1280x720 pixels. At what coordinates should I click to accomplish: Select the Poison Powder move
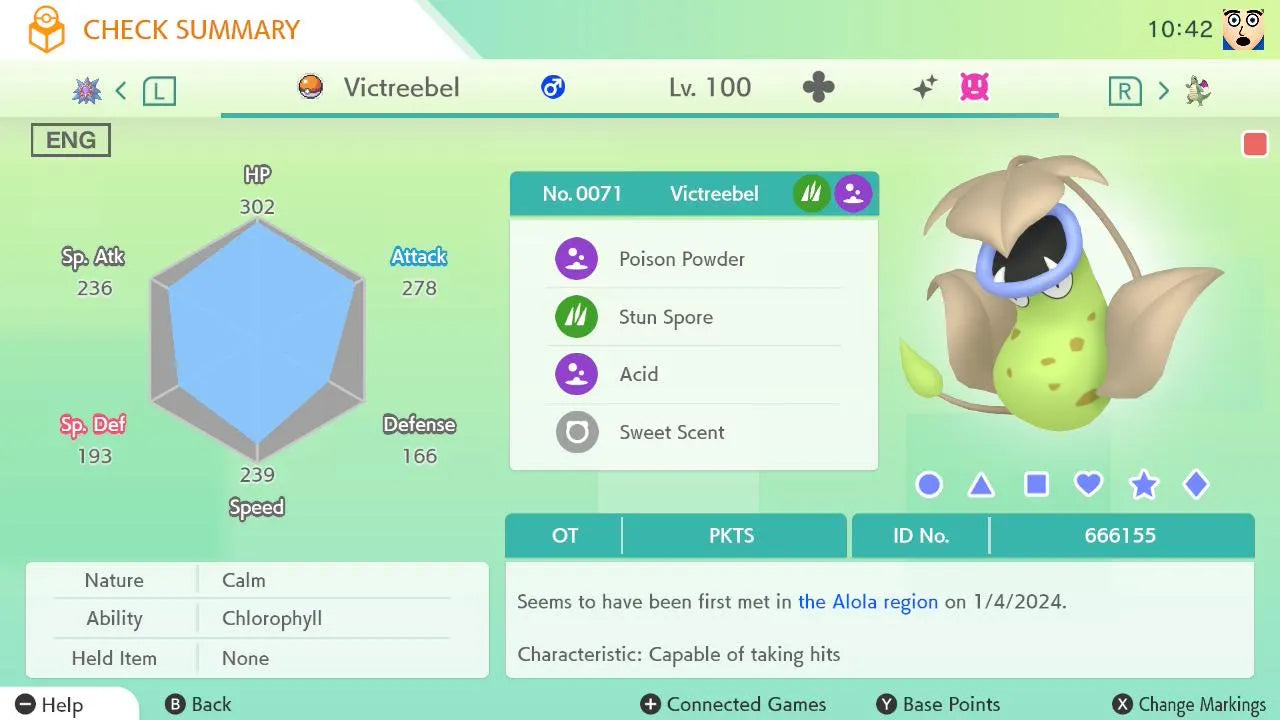point(693,259)
